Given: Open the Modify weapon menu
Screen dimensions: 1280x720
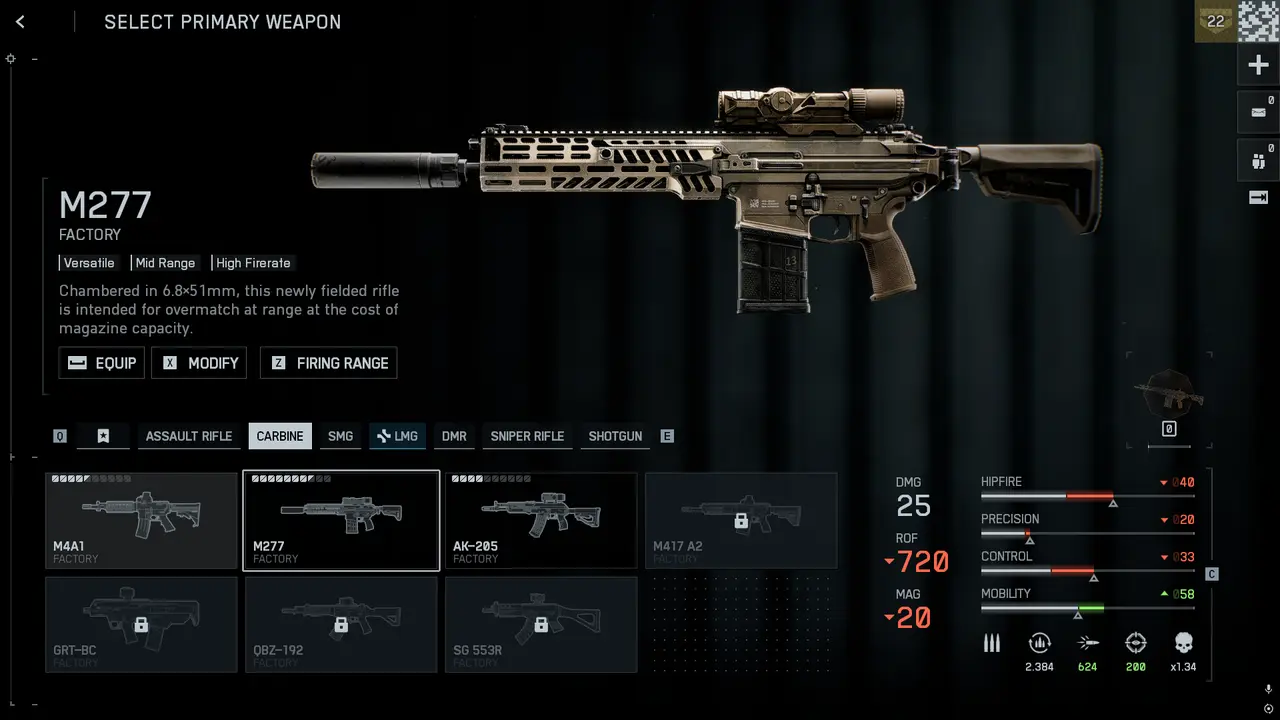Looking at the screenshot, I should tap(199, 363).
